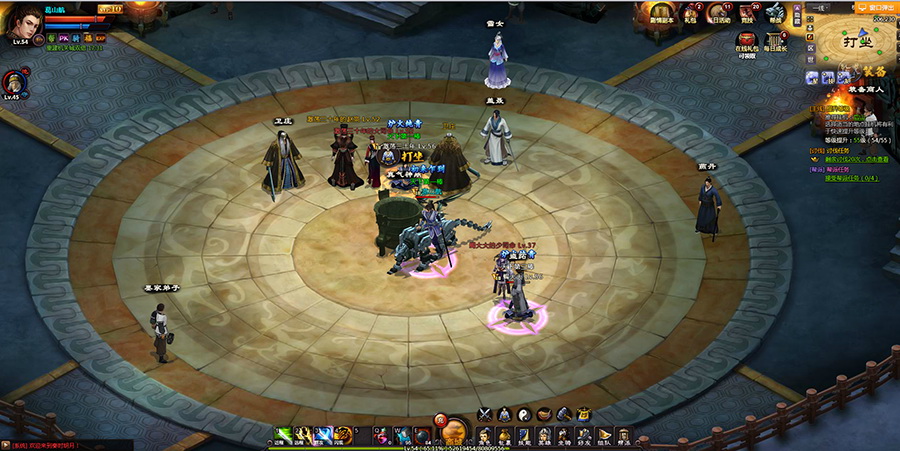The height and width of the screenshot is (451, 900).
Task: Toggle the PK mode icon
Action: (64, 38)
